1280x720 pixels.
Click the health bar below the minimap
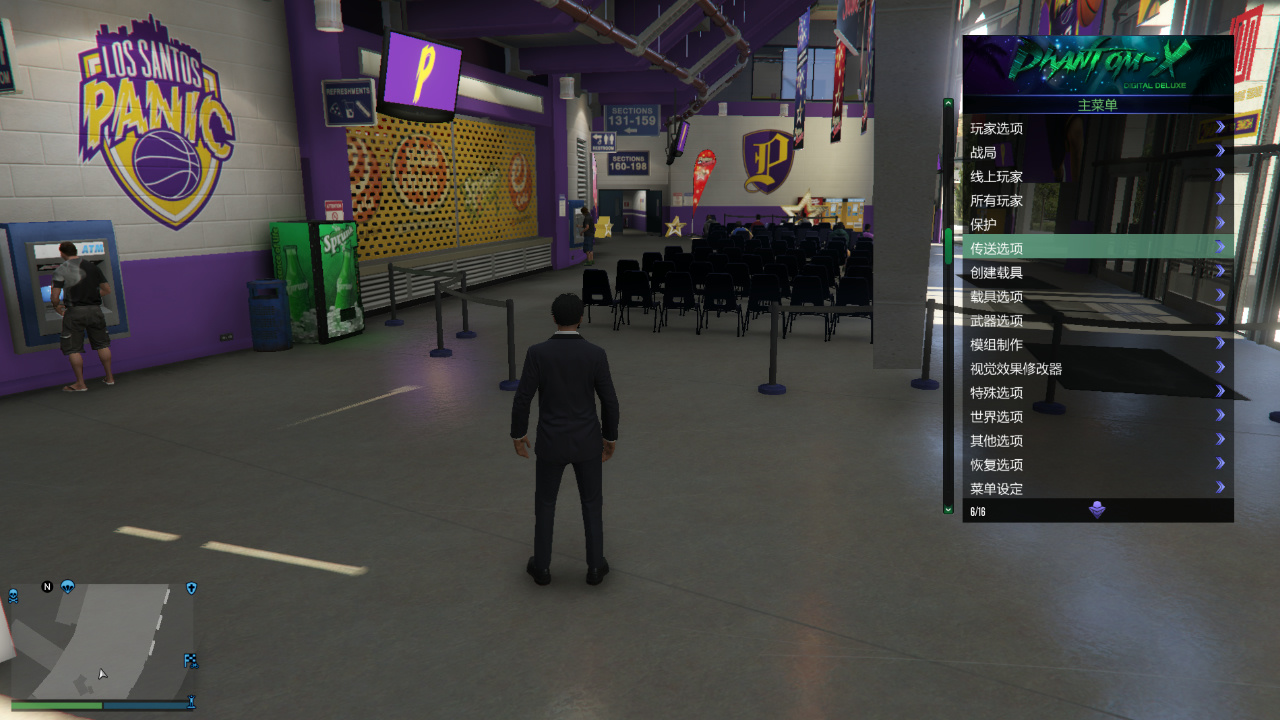56,704
